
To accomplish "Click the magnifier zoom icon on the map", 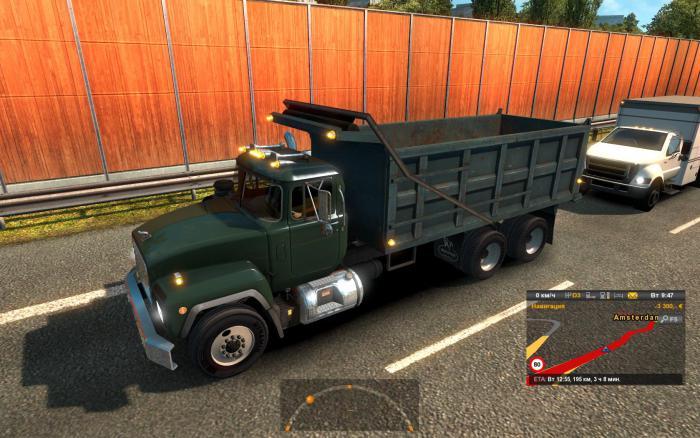I will pyautogui.click(x=663, y=318).
